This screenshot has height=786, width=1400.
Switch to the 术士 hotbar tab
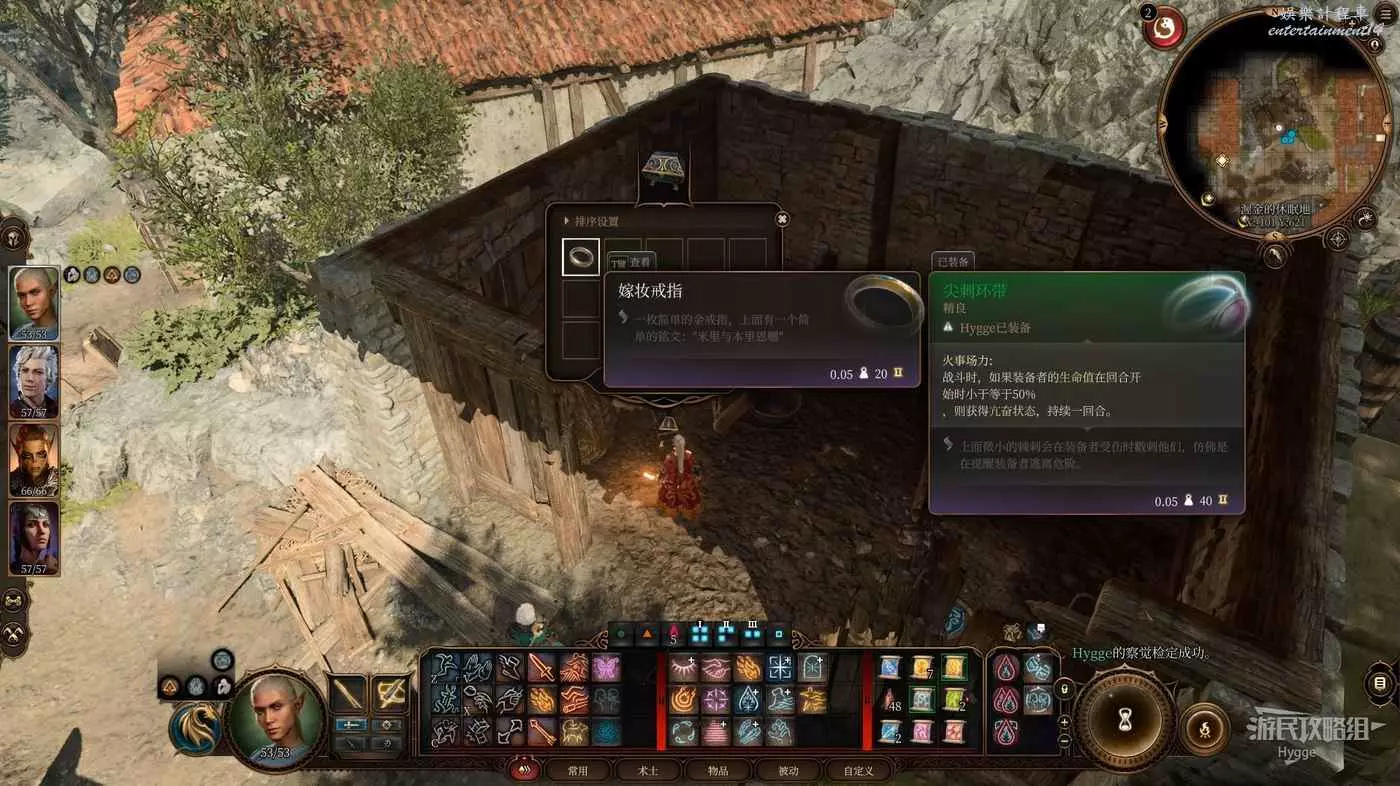coord(648,771)
